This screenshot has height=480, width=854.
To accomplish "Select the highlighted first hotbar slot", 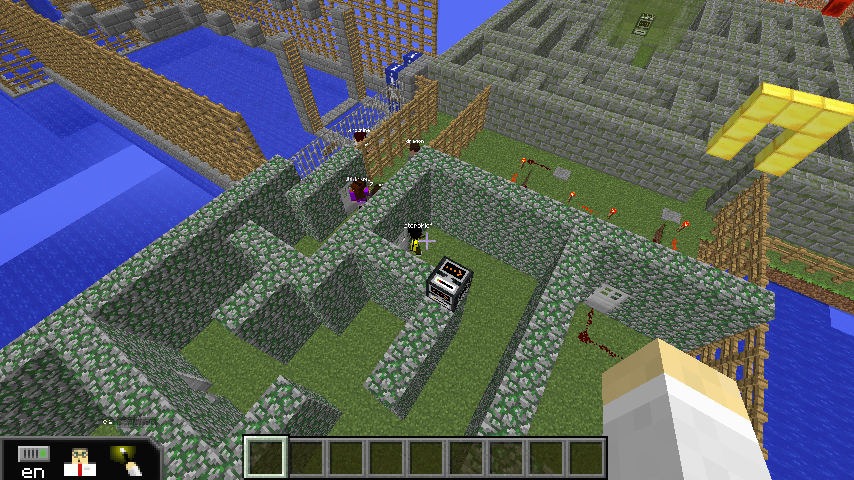I will [266, 457].
